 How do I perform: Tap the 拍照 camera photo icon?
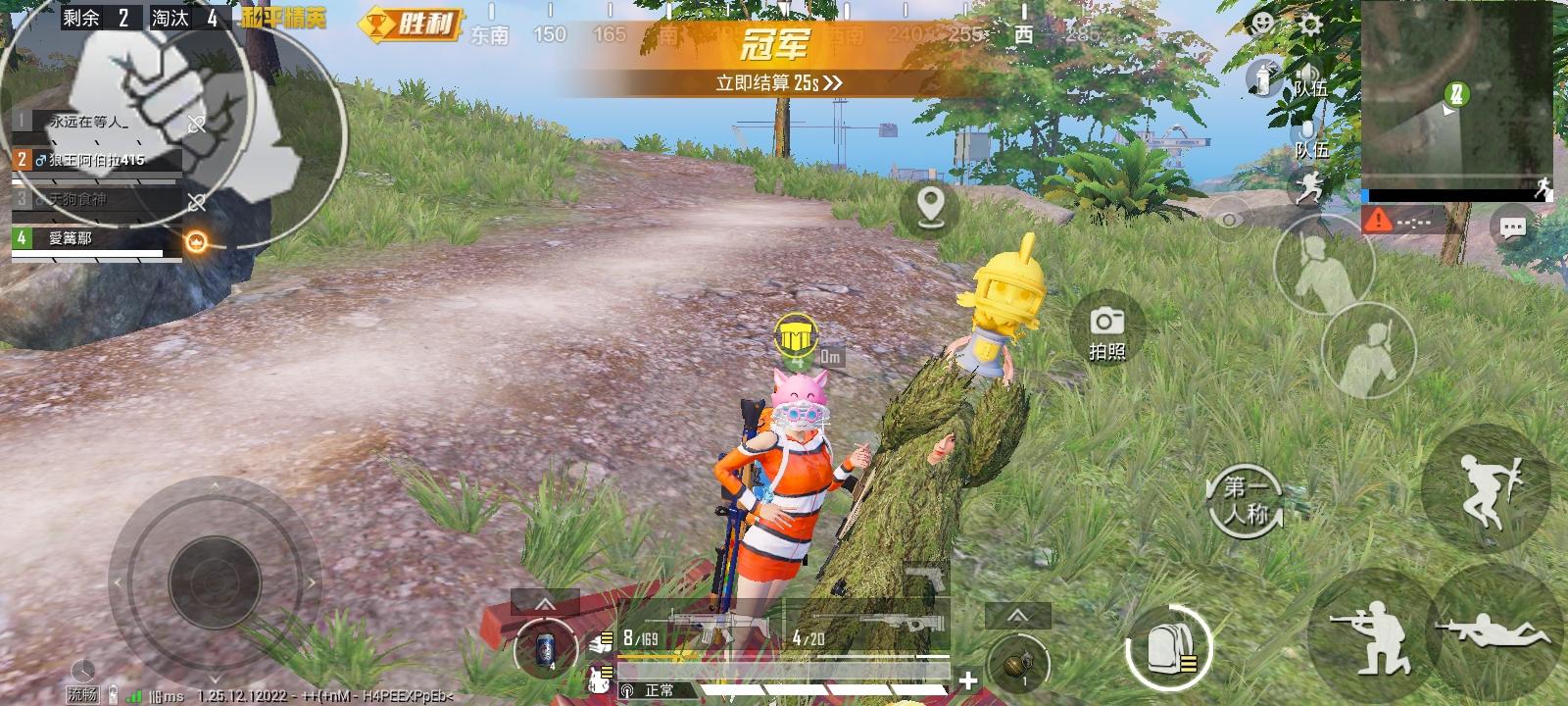click(1107, 326)
